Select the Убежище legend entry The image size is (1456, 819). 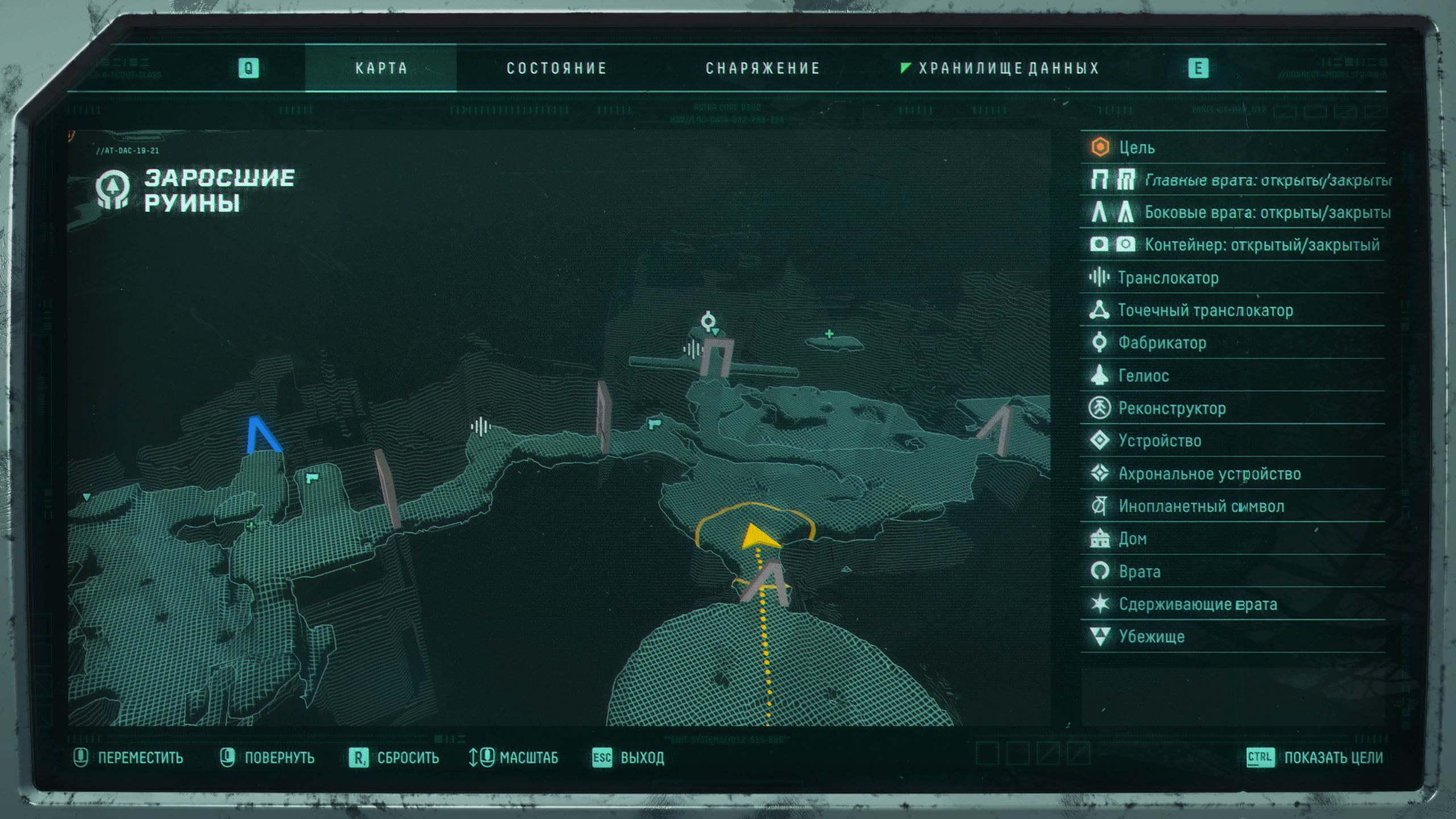point(1151,636)
